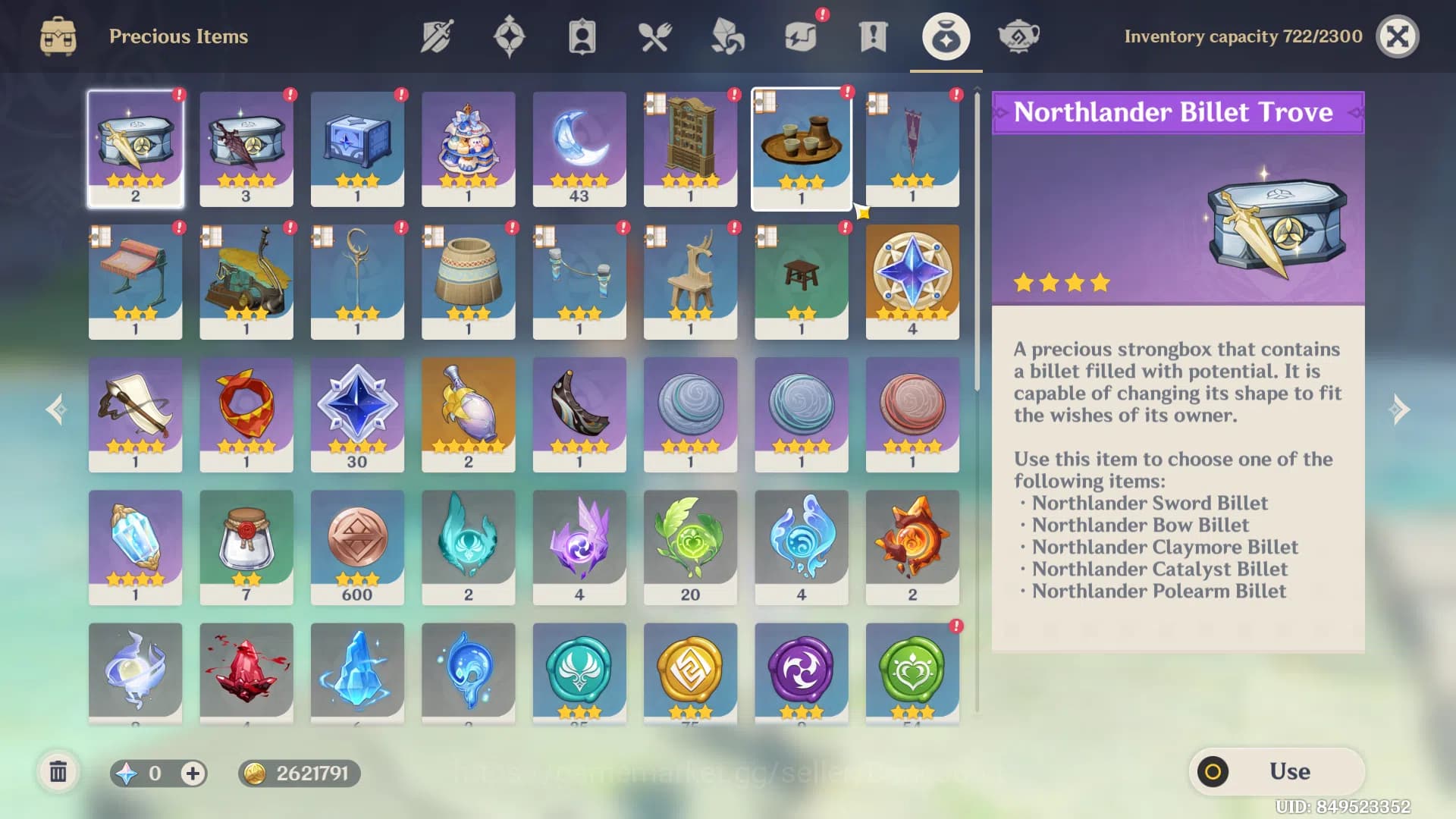Select the Precious Items pouch icon

945,36
